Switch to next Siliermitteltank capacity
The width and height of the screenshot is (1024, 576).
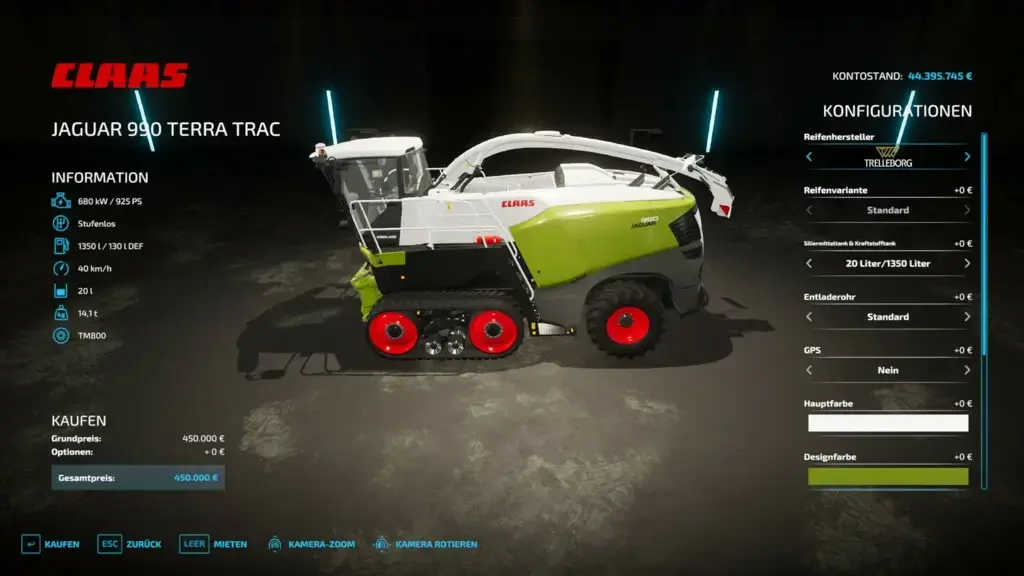[967, 264]
